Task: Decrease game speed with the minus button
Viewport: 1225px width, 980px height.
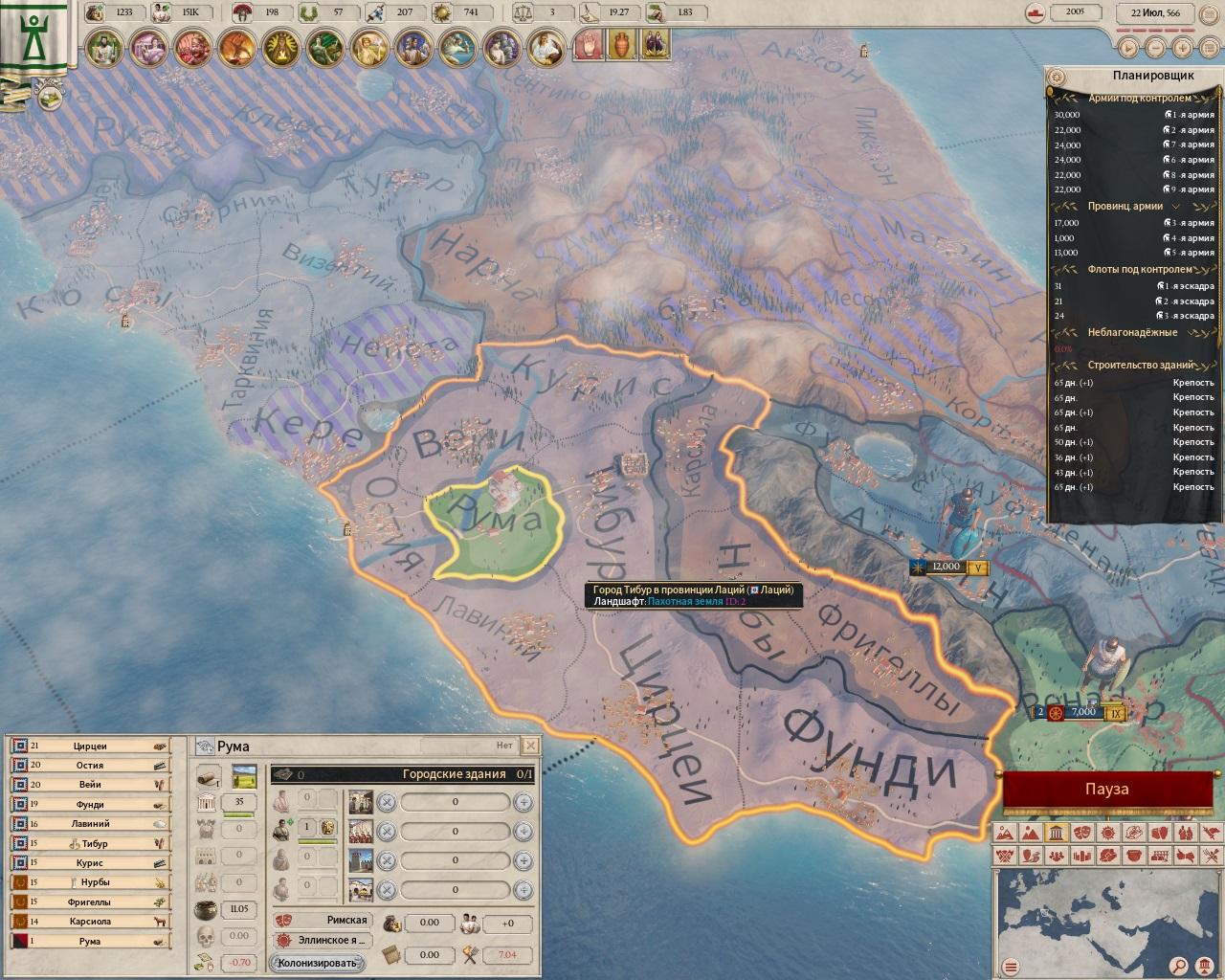Action: [1155, 47]
